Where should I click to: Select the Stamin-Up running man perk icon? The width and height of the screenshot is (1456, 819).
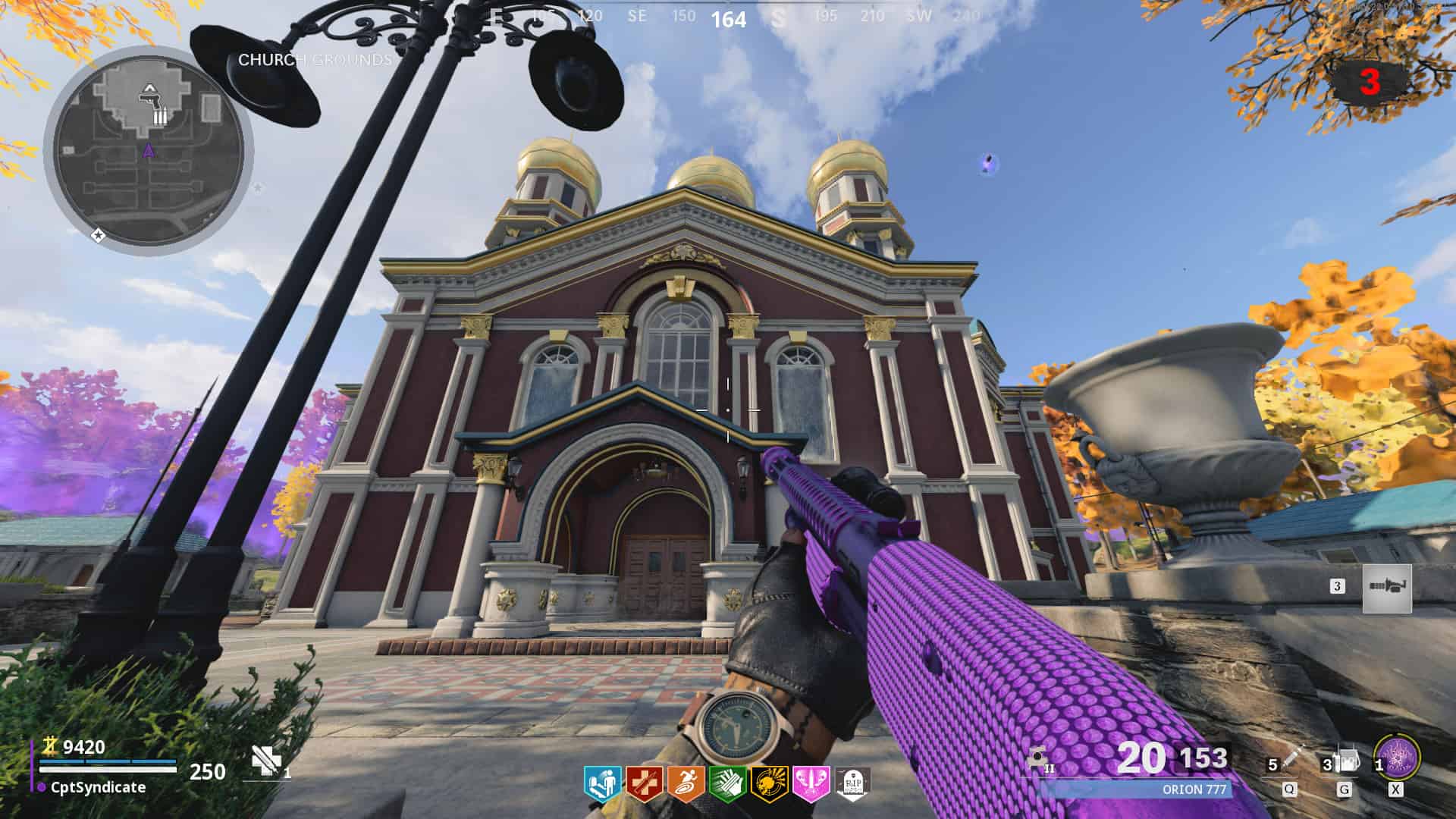click(x=686, y=783)
